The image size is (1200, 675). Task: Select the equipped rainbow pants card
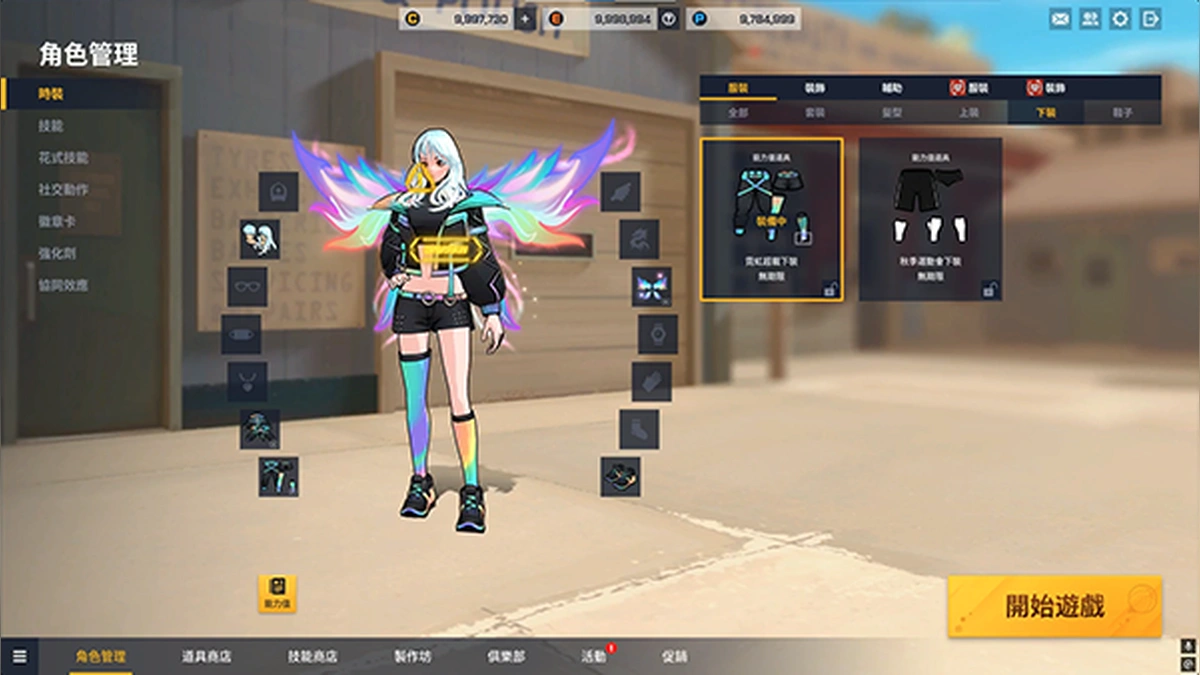(x=771, y=219)
